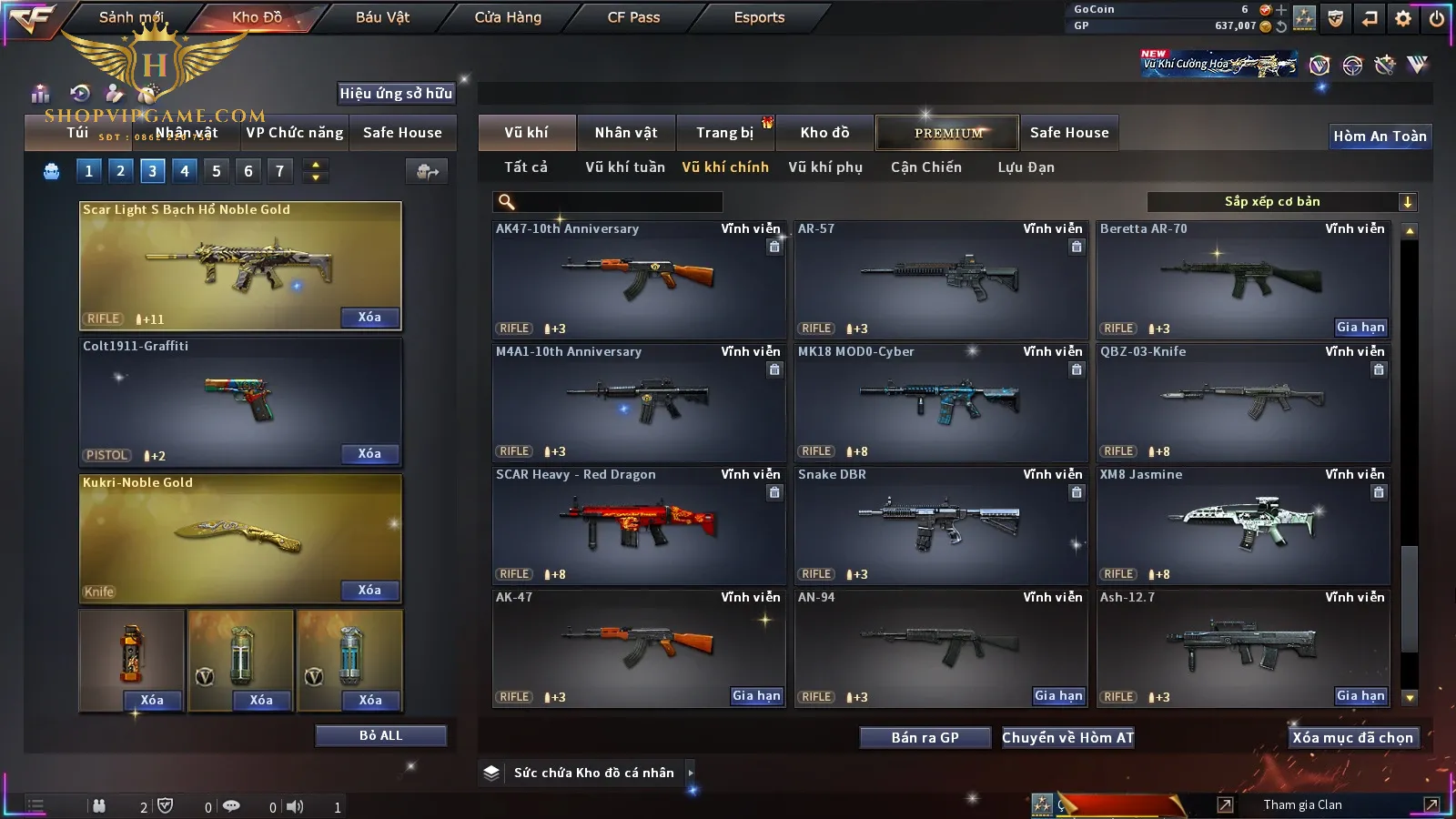Open the Cửa Hàng shop menu
Viewport: 1456px width, 819px height.
508,17
